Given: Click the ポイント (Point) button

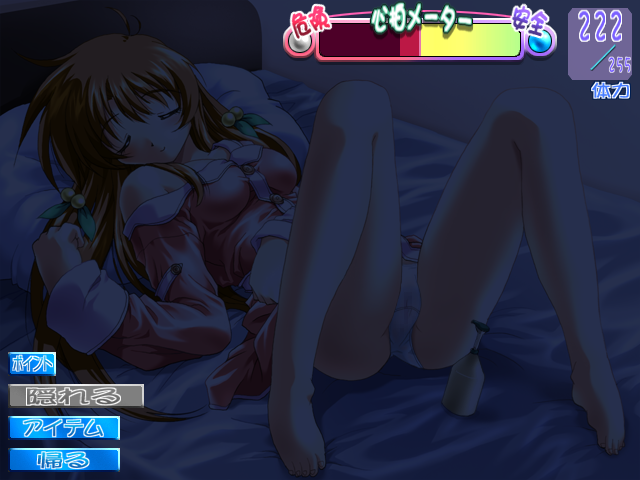Looking at the screenshot, I should coord(33,364).
